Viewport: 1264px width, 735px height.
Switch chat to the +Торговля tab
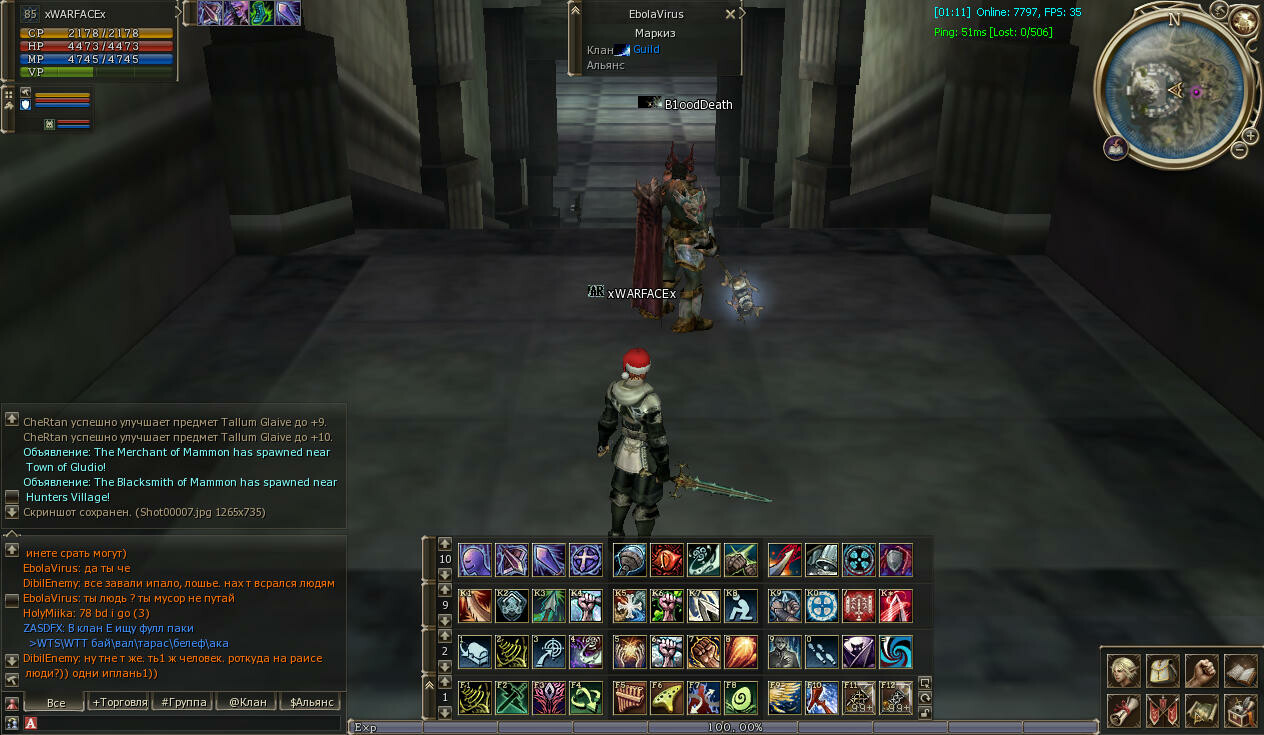[x=119, y=702]
